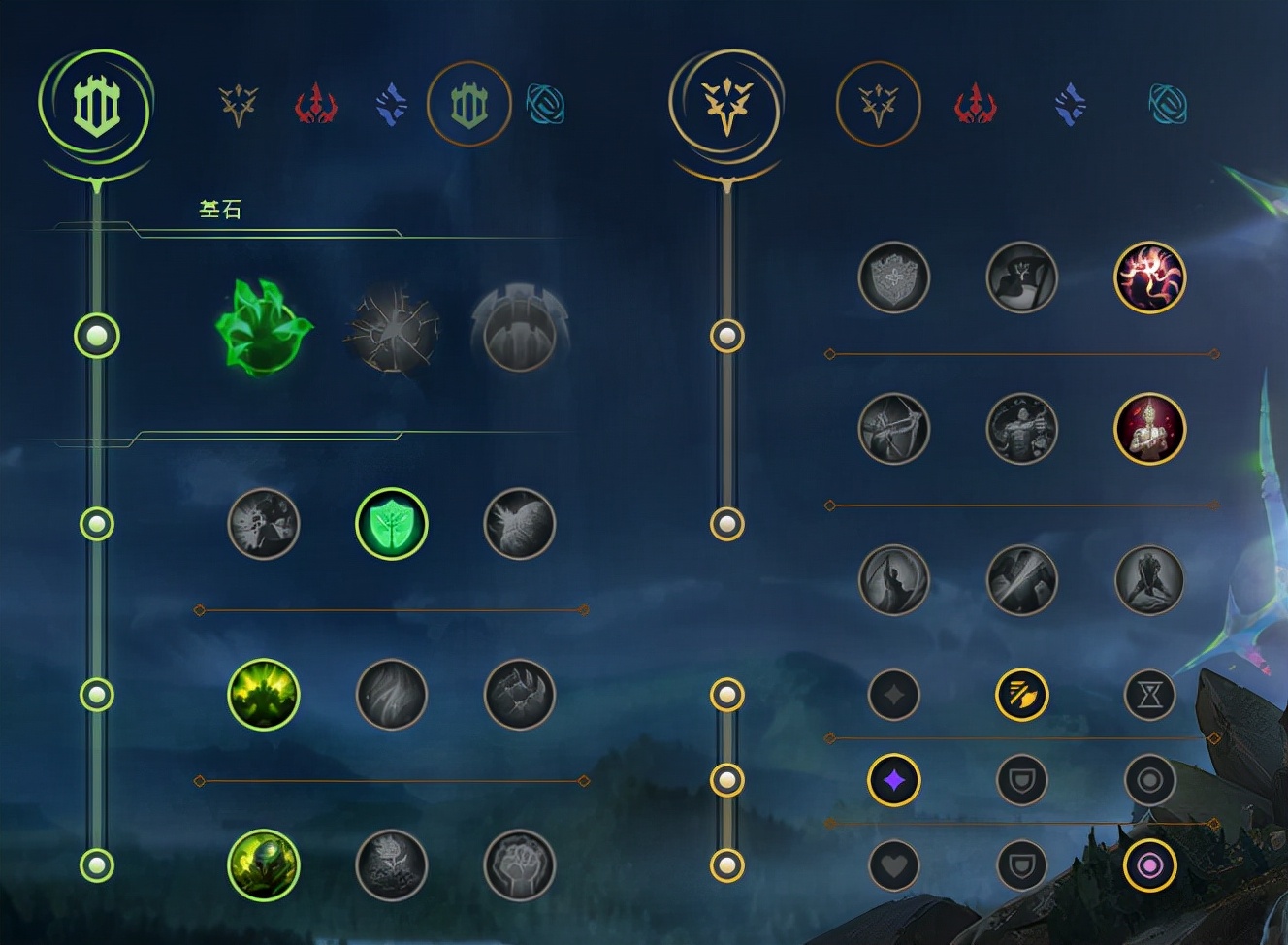
Task: Pick the attack speed stat shard
Action: (x=1021, y=695)
